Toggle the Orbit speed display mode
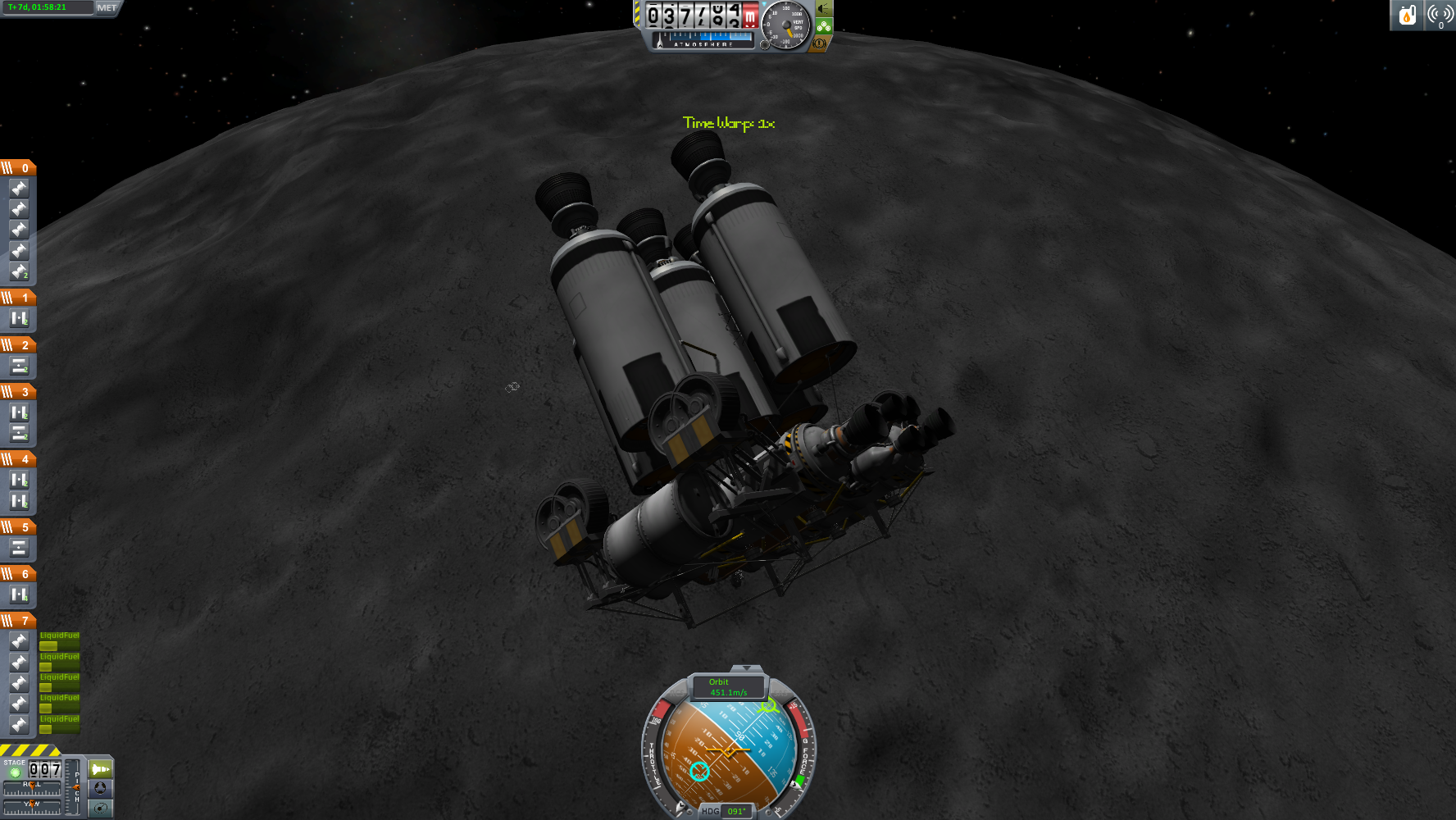Screen dimensions: 1456x820 click(728, 687)
